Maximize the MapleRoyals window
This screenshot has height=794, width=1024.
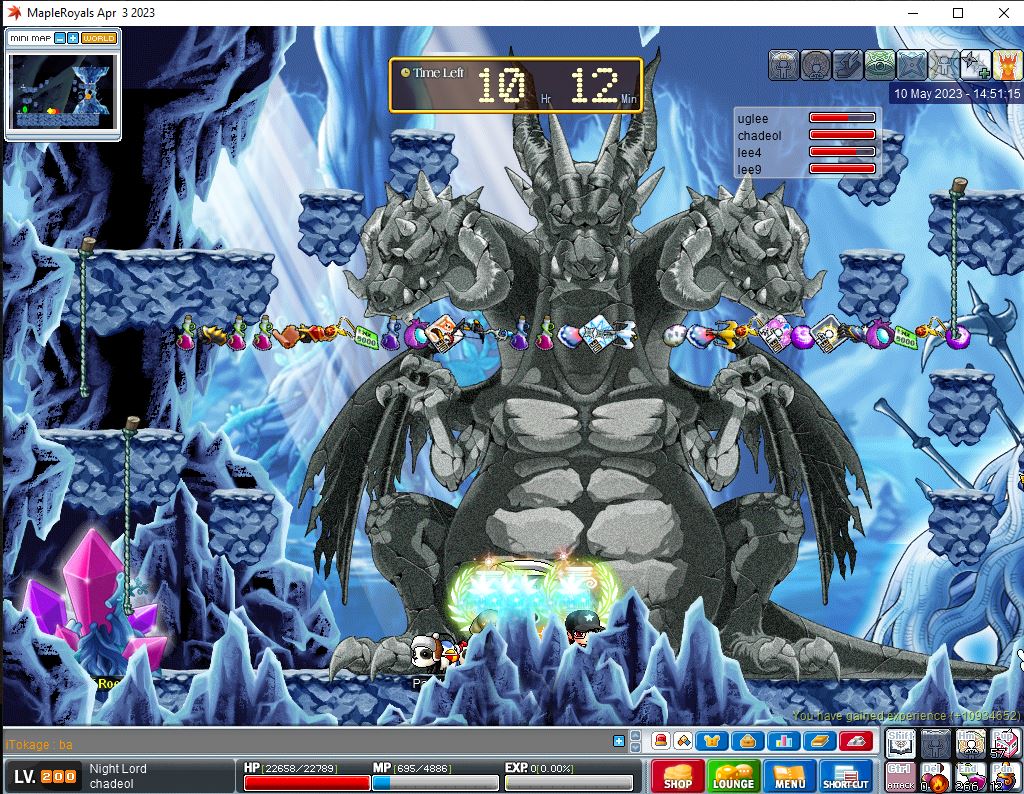tap(958, 13)
